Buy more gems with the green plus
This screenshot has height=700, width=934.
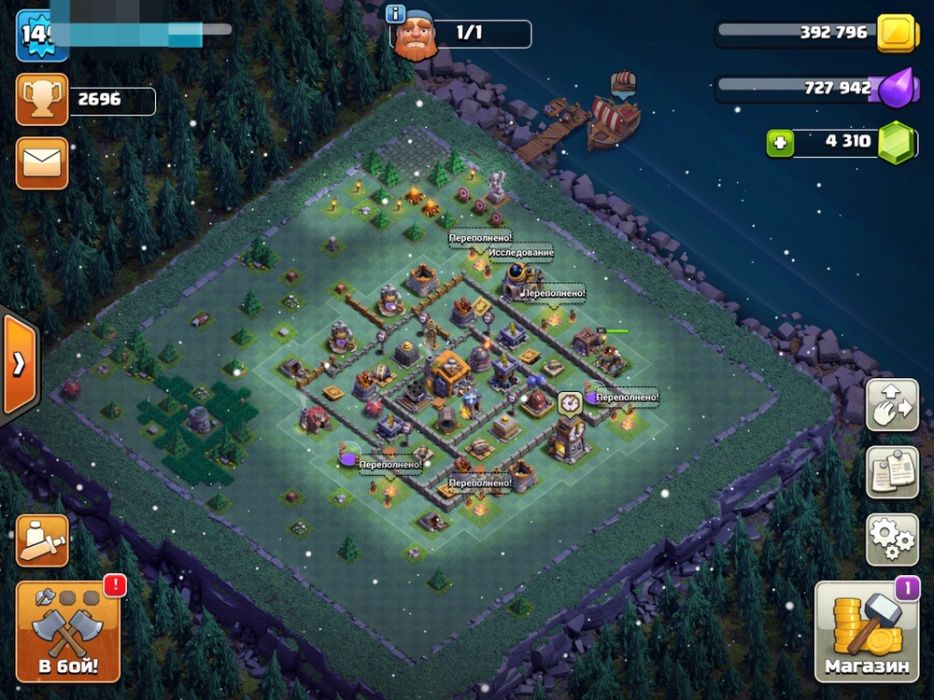tap(779, 142)
